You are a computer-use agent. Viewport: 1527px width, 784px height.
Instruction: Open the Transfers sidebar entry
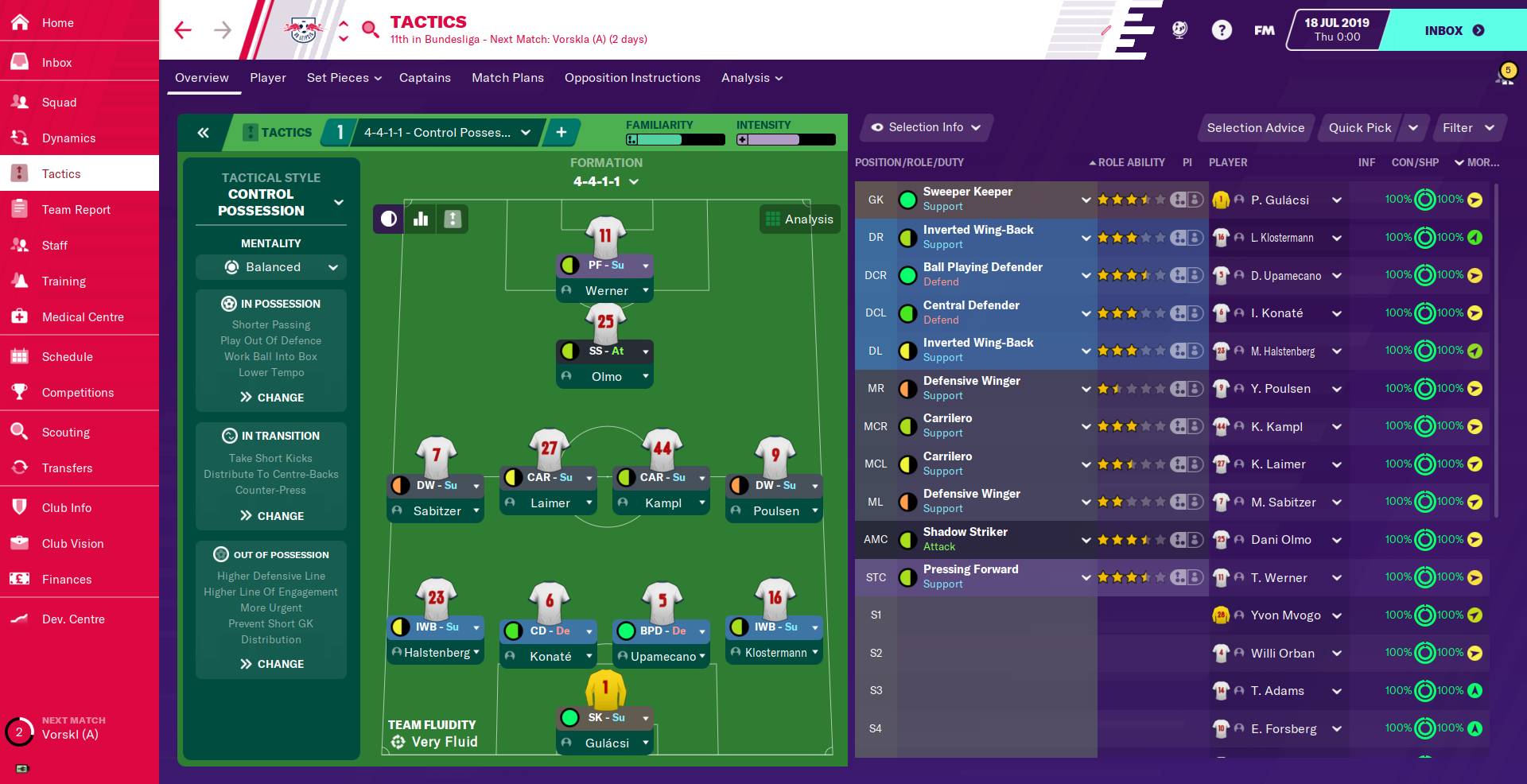coord(67,468)
